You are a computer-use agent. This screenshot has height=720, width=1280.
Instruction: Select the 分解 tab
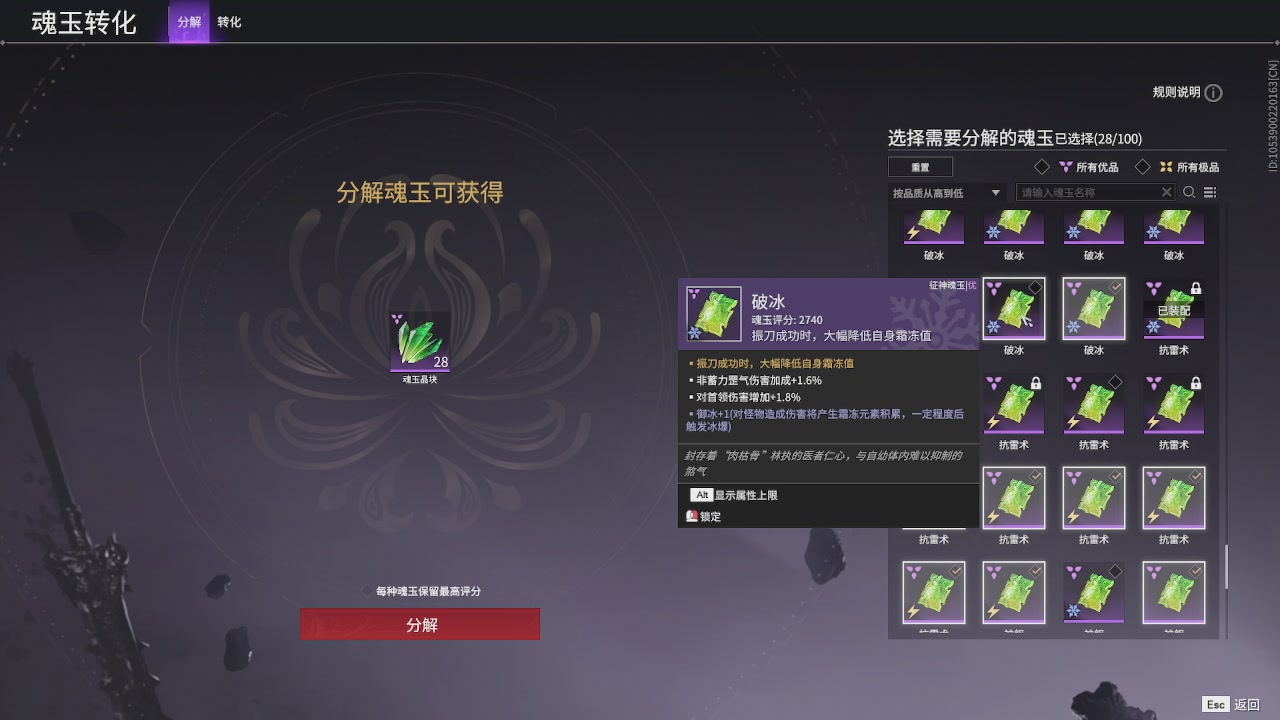click(x=189, y=21)
